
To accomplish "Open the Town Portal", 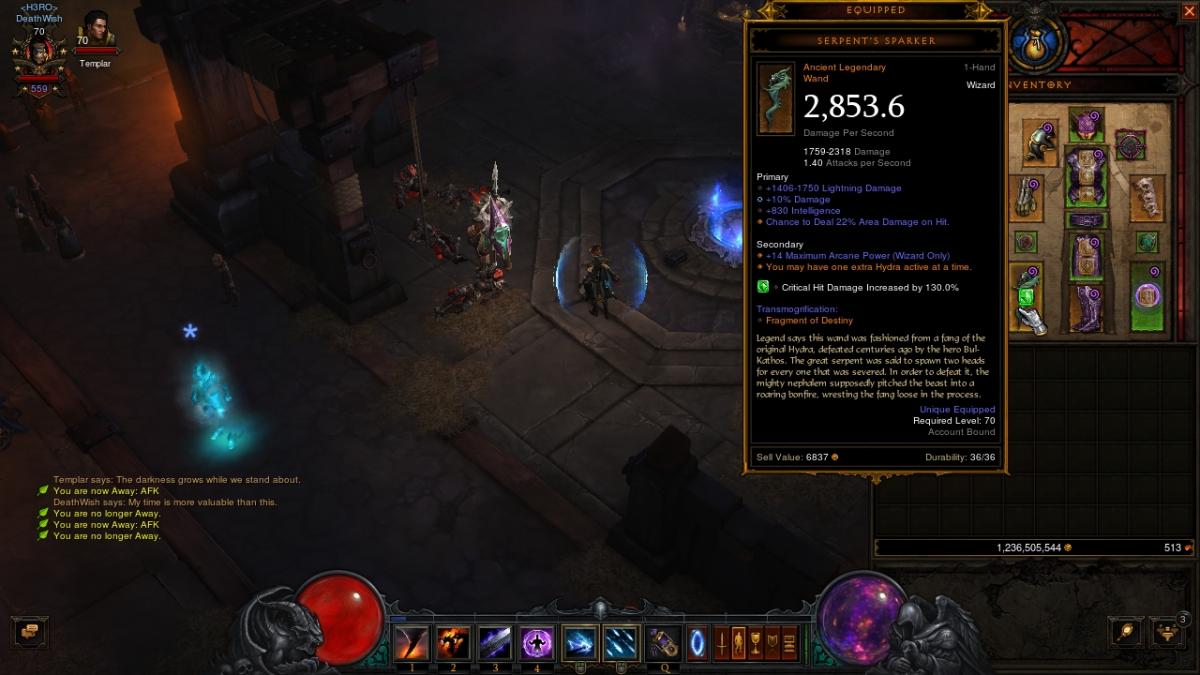I will coord(697,642).
